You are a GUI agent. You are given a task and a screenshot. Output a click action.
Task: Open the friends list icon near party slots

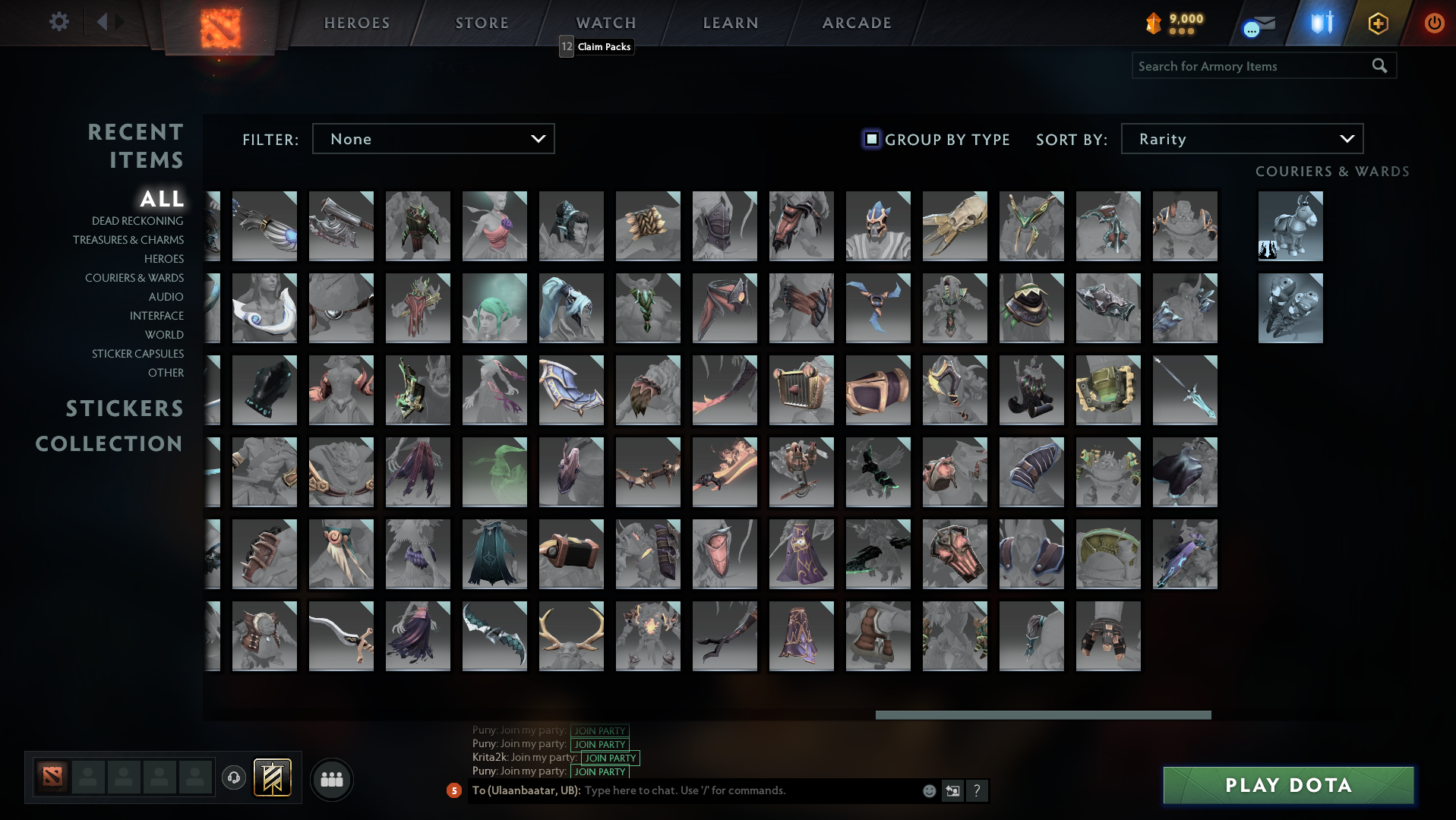point(330,778)
